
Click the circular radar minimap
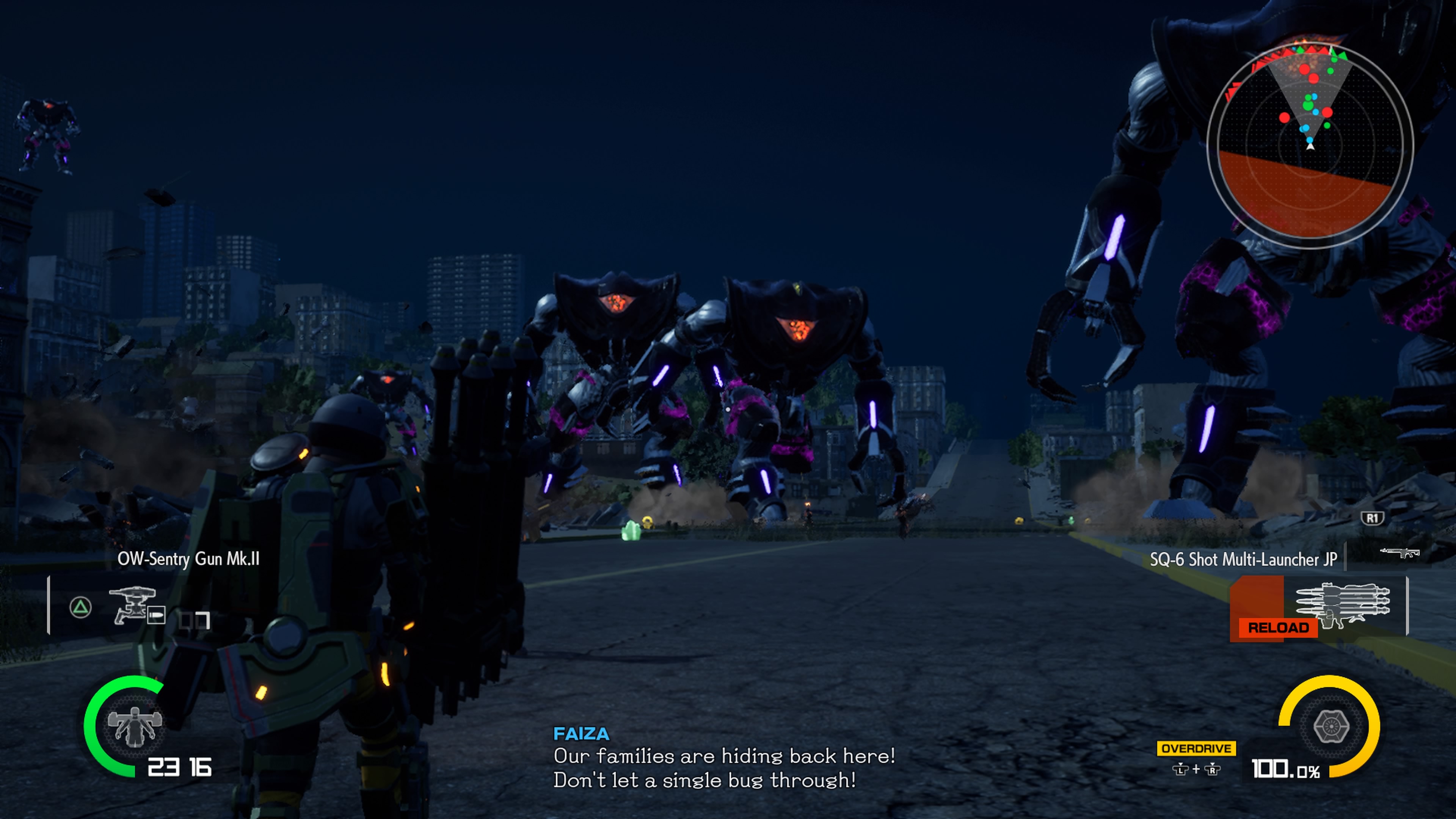click(1310, 146)
